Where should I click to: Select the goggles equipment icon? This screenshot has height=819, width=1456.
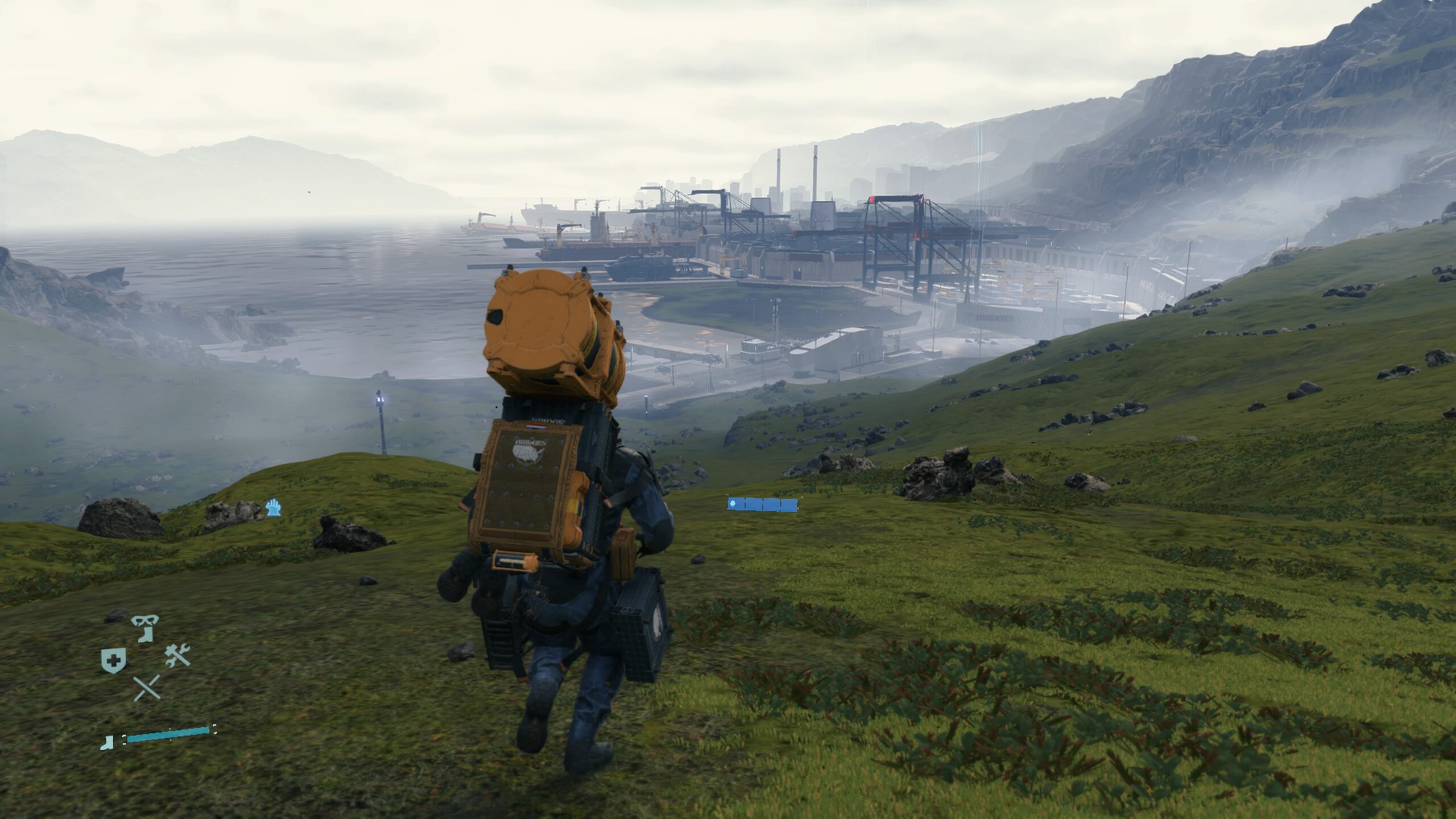[145, 621]
